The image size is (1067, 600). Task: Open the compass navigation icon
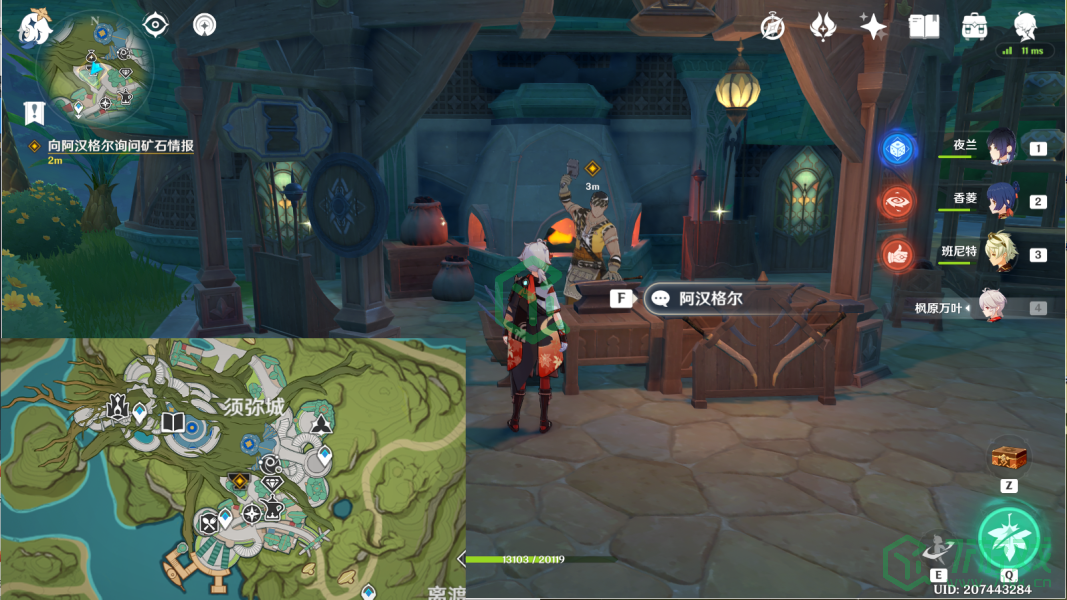[x=772, y=27]
